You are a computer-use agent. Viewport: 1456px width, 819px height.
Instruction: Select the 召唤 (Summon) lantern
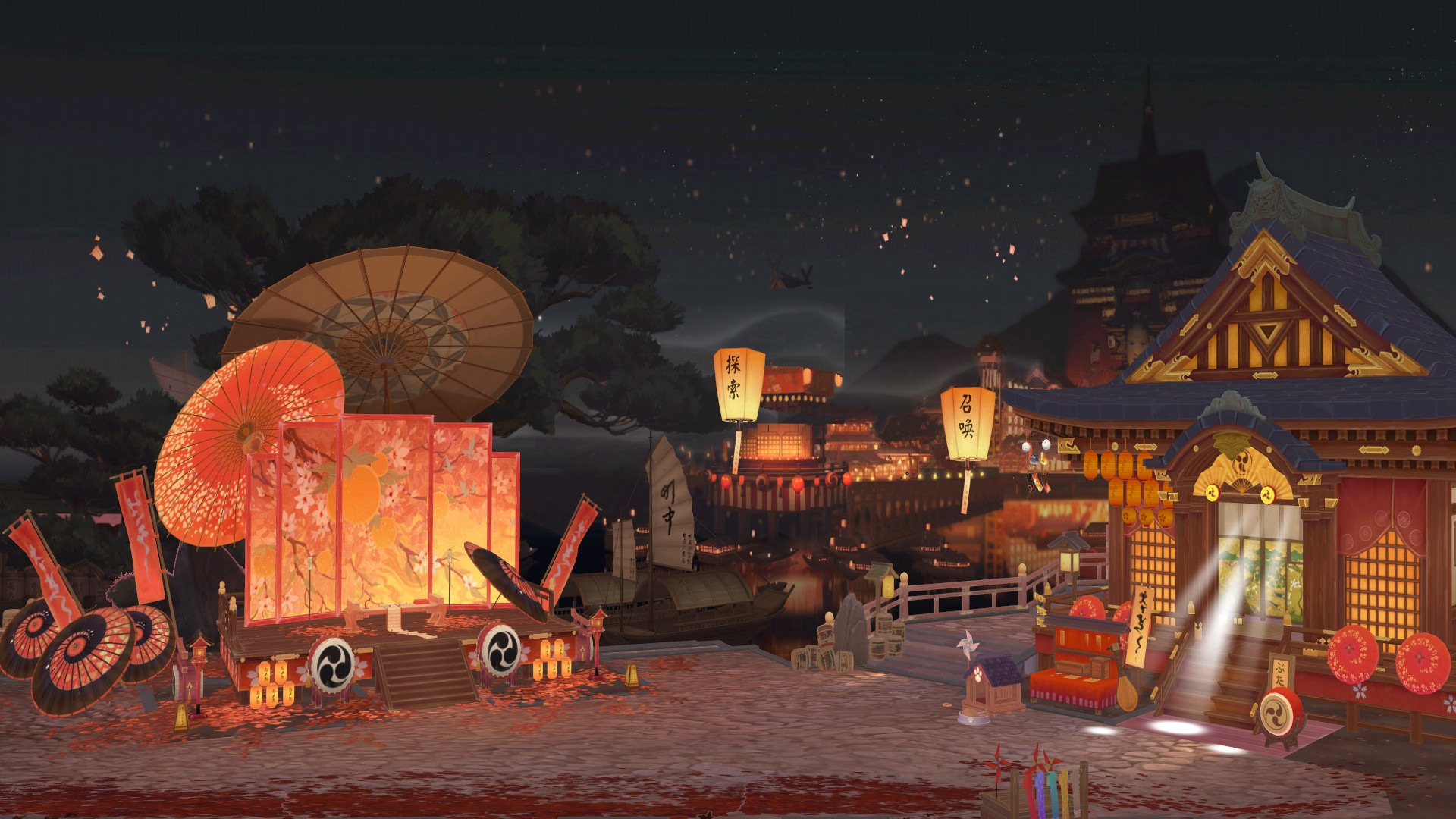coord(967,423)
